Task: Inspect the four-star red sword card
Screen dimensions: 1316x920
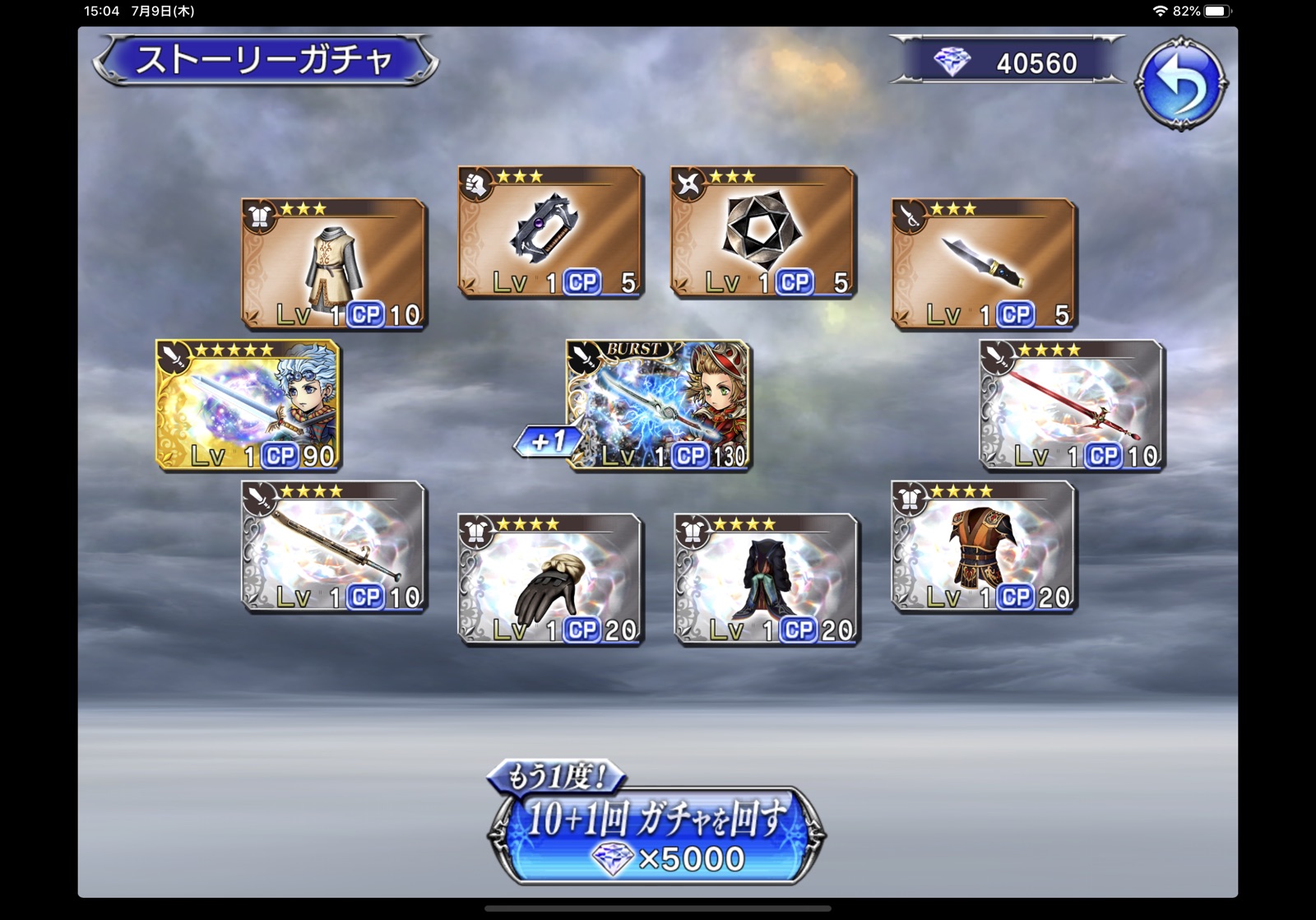Action: [x=1072, y=405]
